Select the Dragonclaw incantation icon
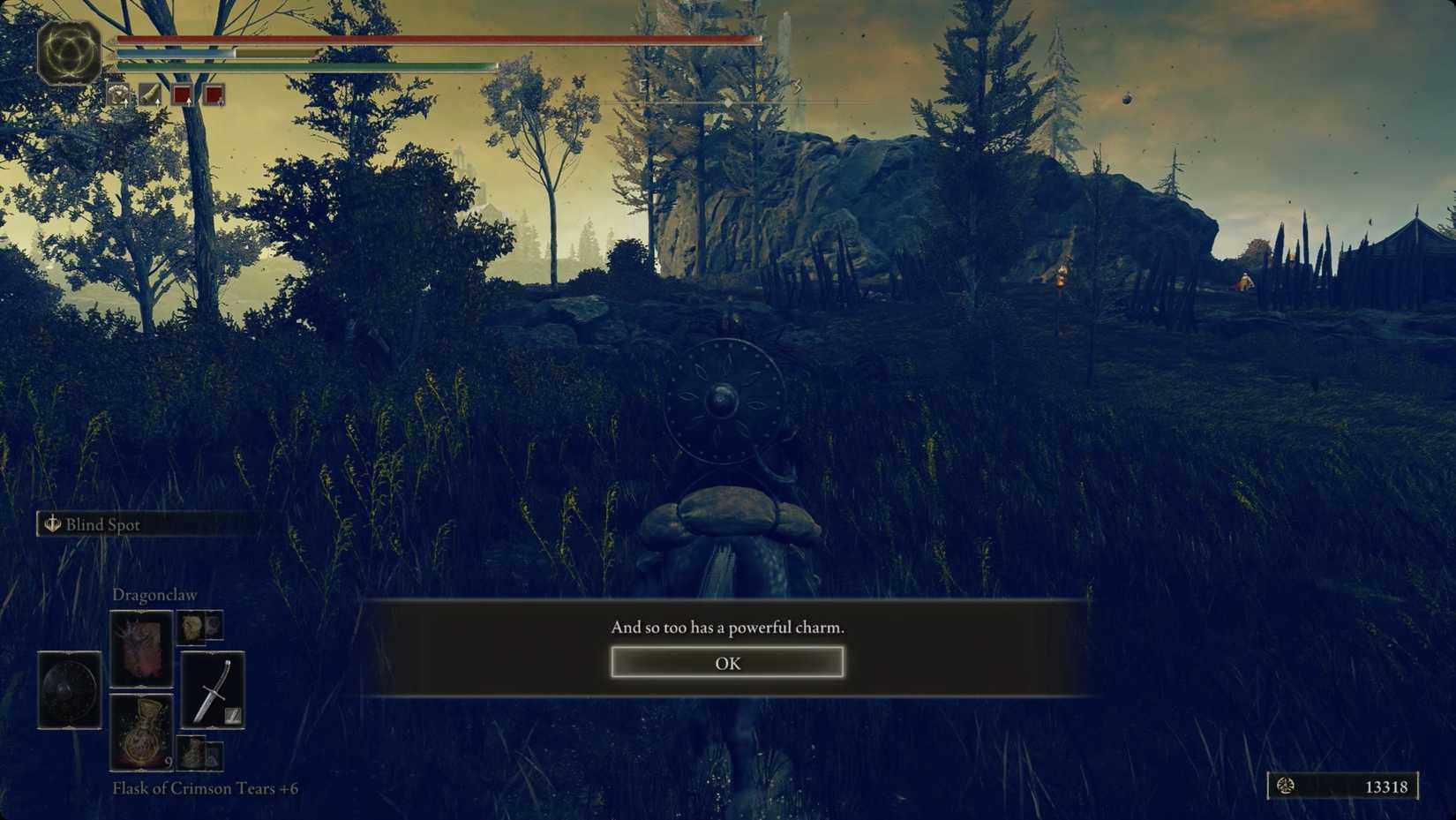Image resolution: width=1456 pixels, height=820 pixels. pyautogui.click(x=141, y=651)
